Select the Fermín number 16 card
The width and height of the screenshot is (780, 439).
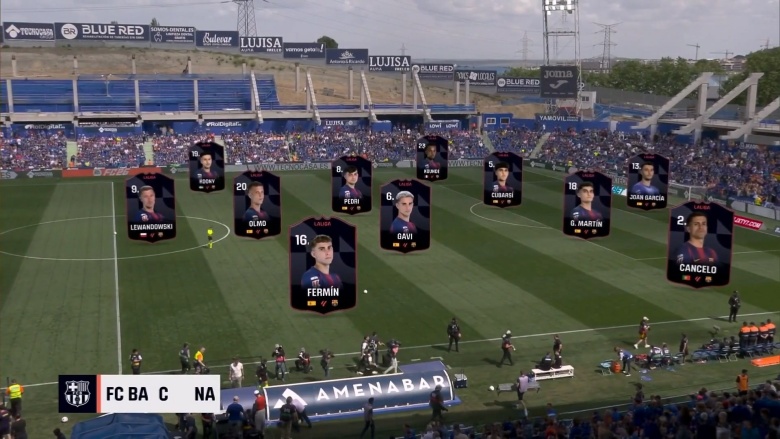click(x=322, y=265)
